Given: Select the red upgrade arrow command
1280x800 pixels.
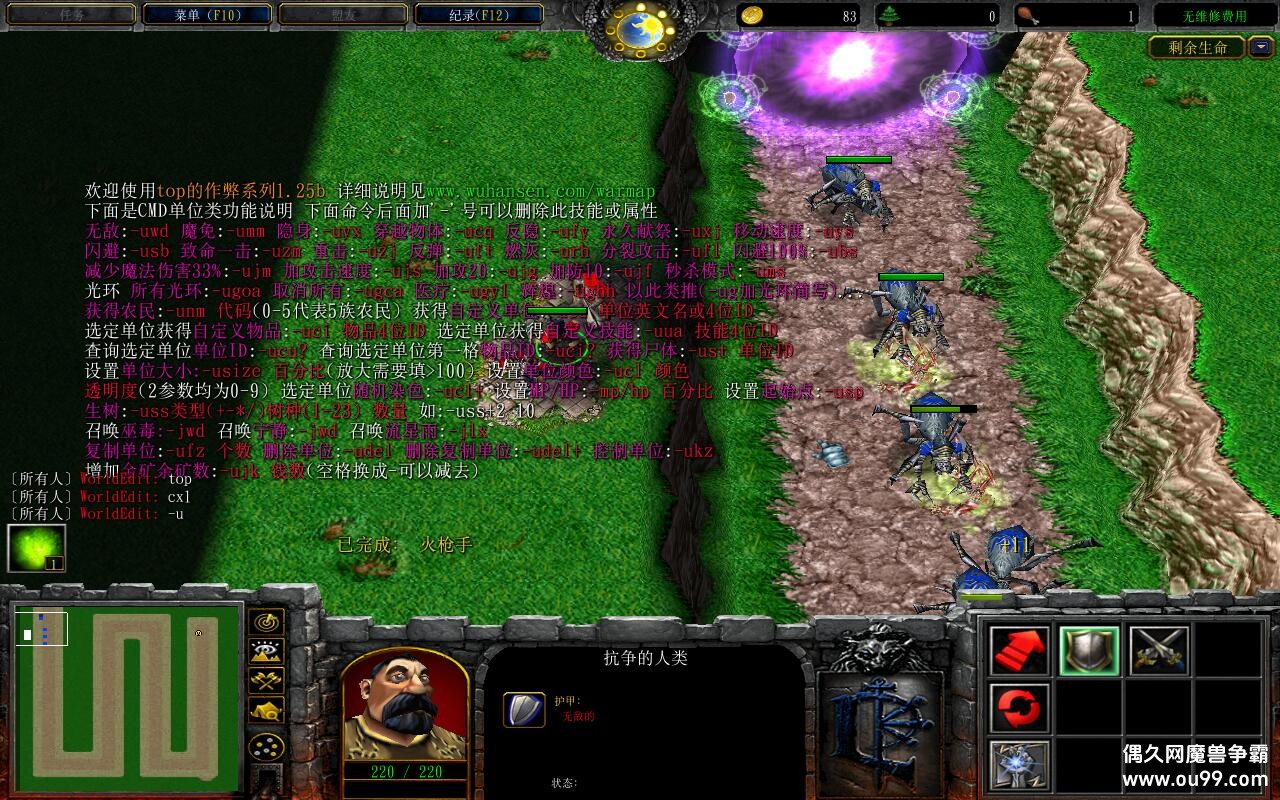Looking at the screenshot, I should [1020, 651].
